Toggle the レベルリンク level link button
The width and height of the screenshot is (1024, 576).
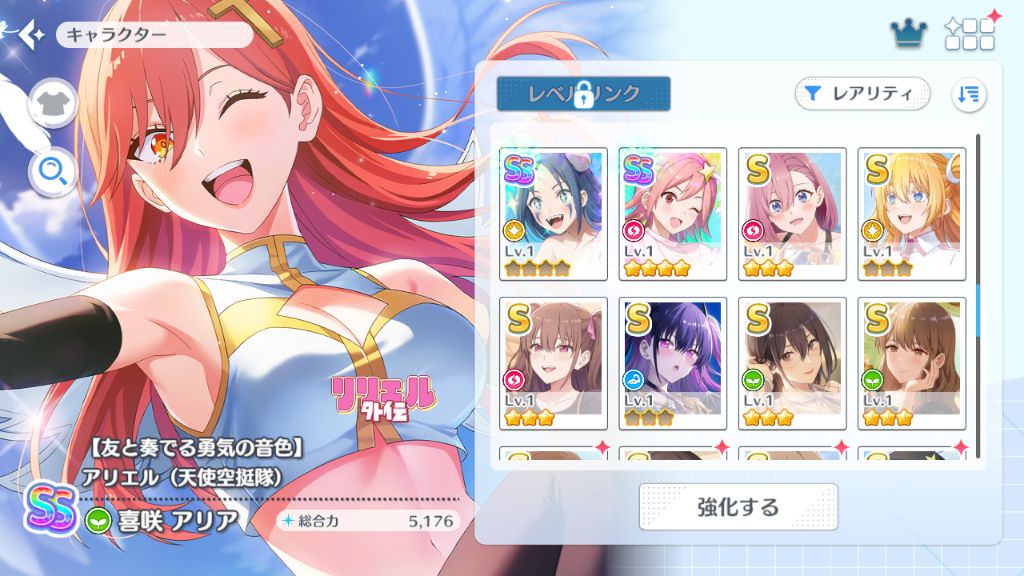pos(583,94)
